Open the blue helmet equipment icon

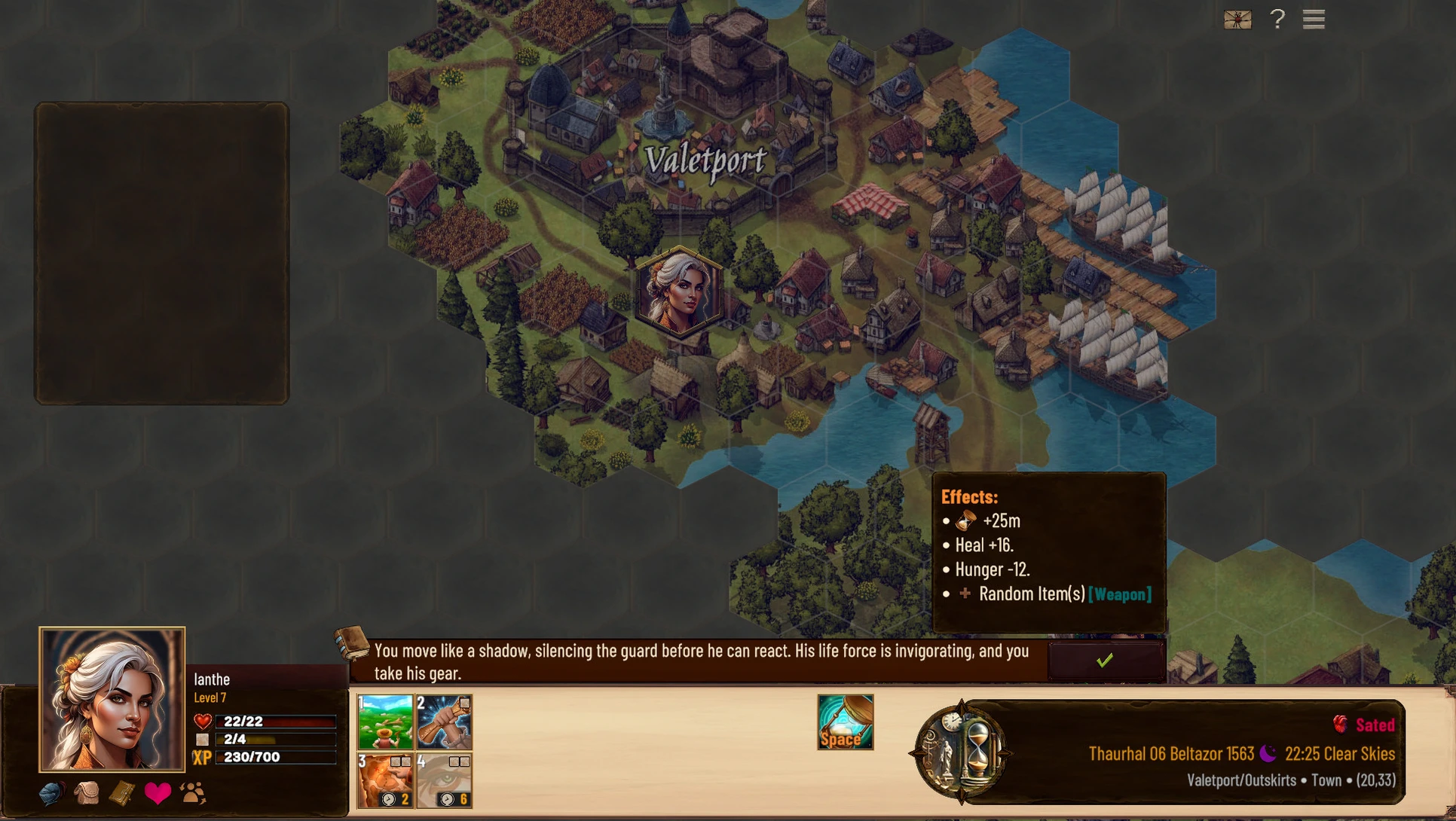(x=51, y=793)
